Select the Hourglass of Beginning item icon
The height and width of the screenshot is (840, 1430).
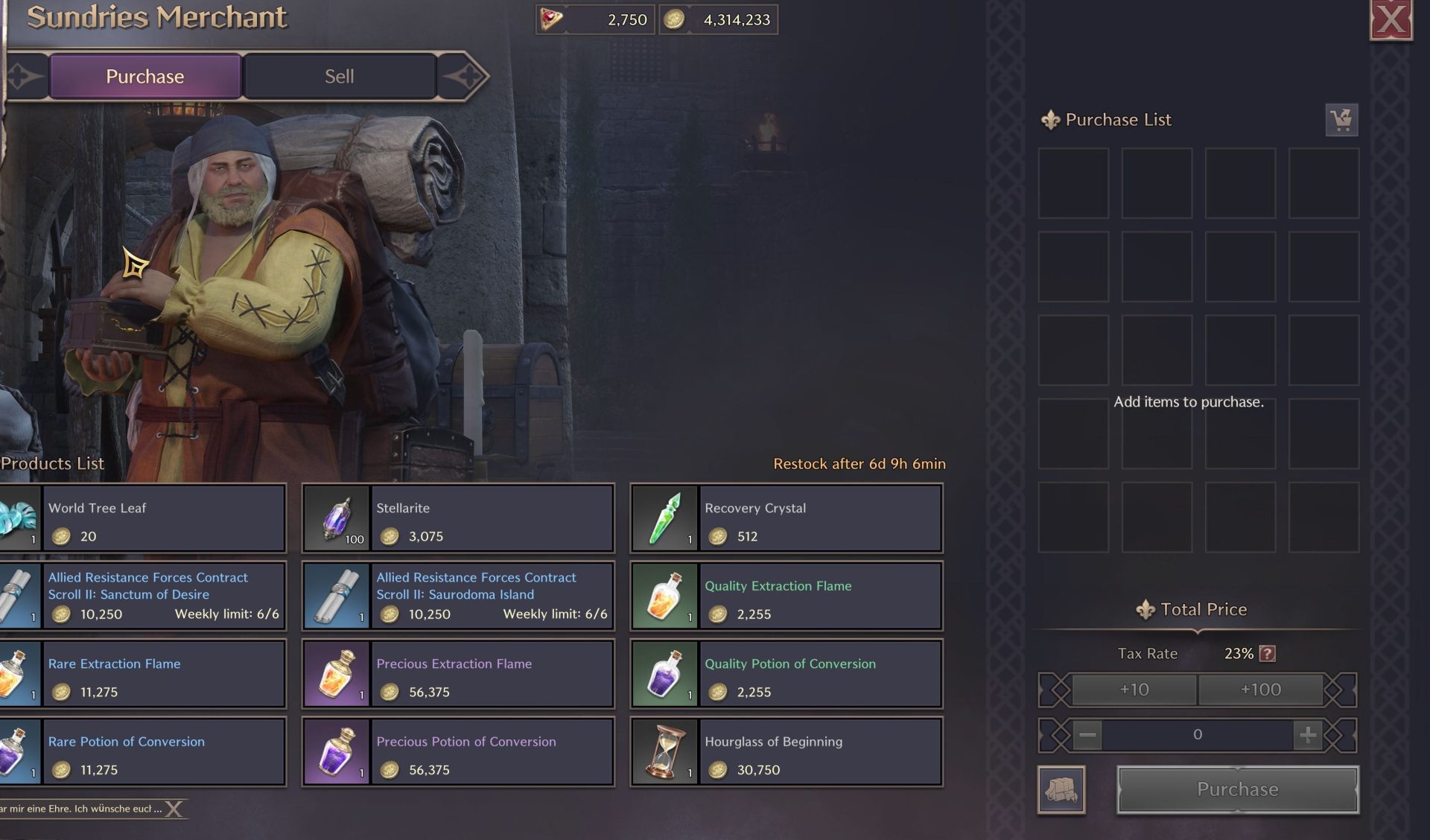click(664, 751)
